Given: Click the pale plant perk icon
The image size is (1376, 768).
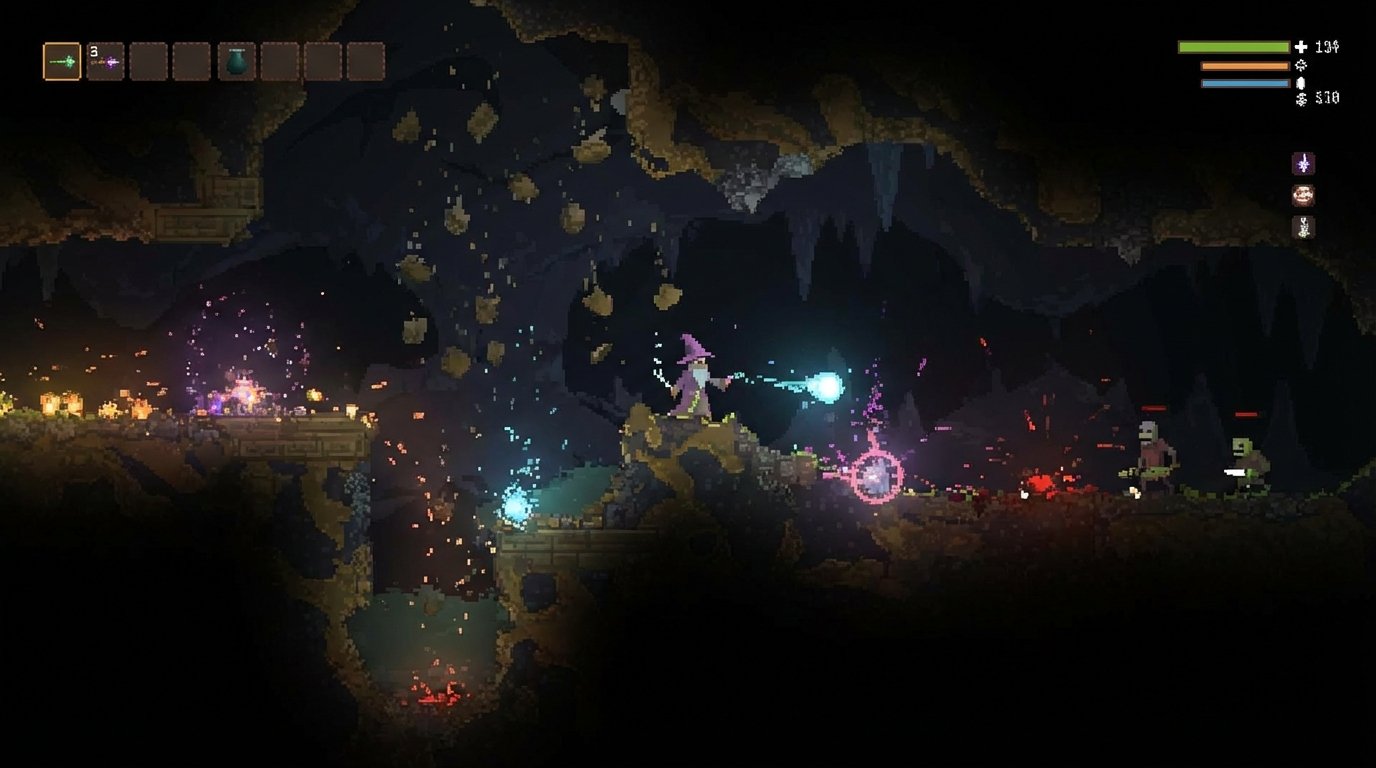Looking at the screenshot, I should pyautogui.click(x=1303, y=227).
